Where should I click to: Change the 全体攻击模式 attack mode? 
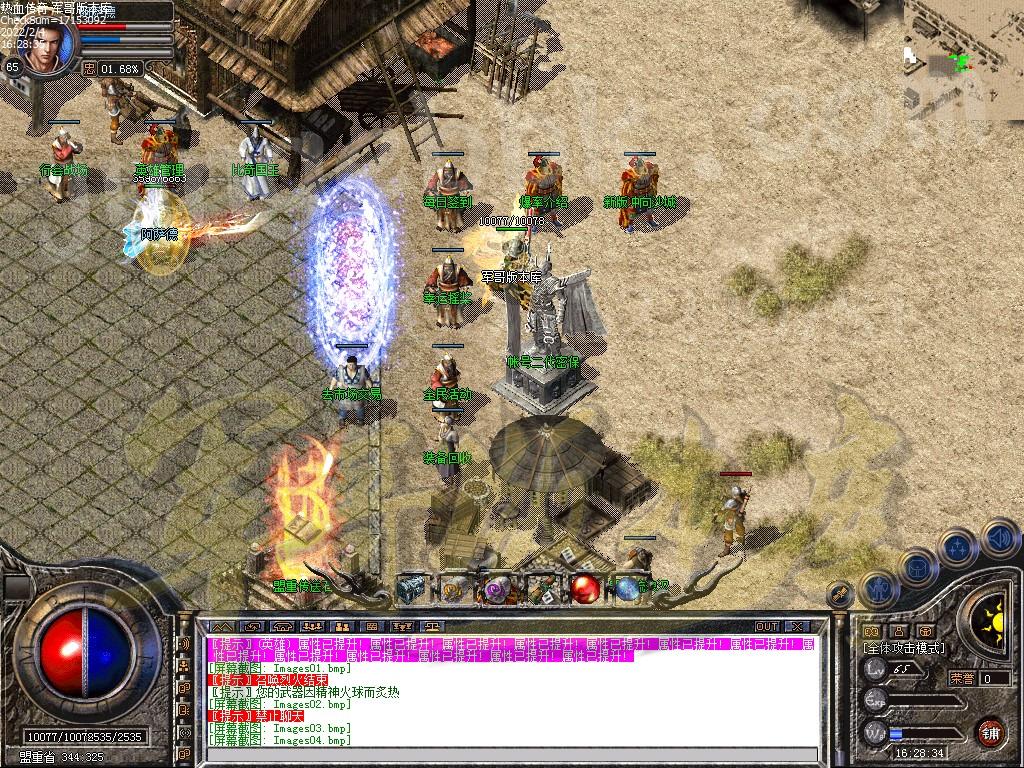[x=903, y=649]
